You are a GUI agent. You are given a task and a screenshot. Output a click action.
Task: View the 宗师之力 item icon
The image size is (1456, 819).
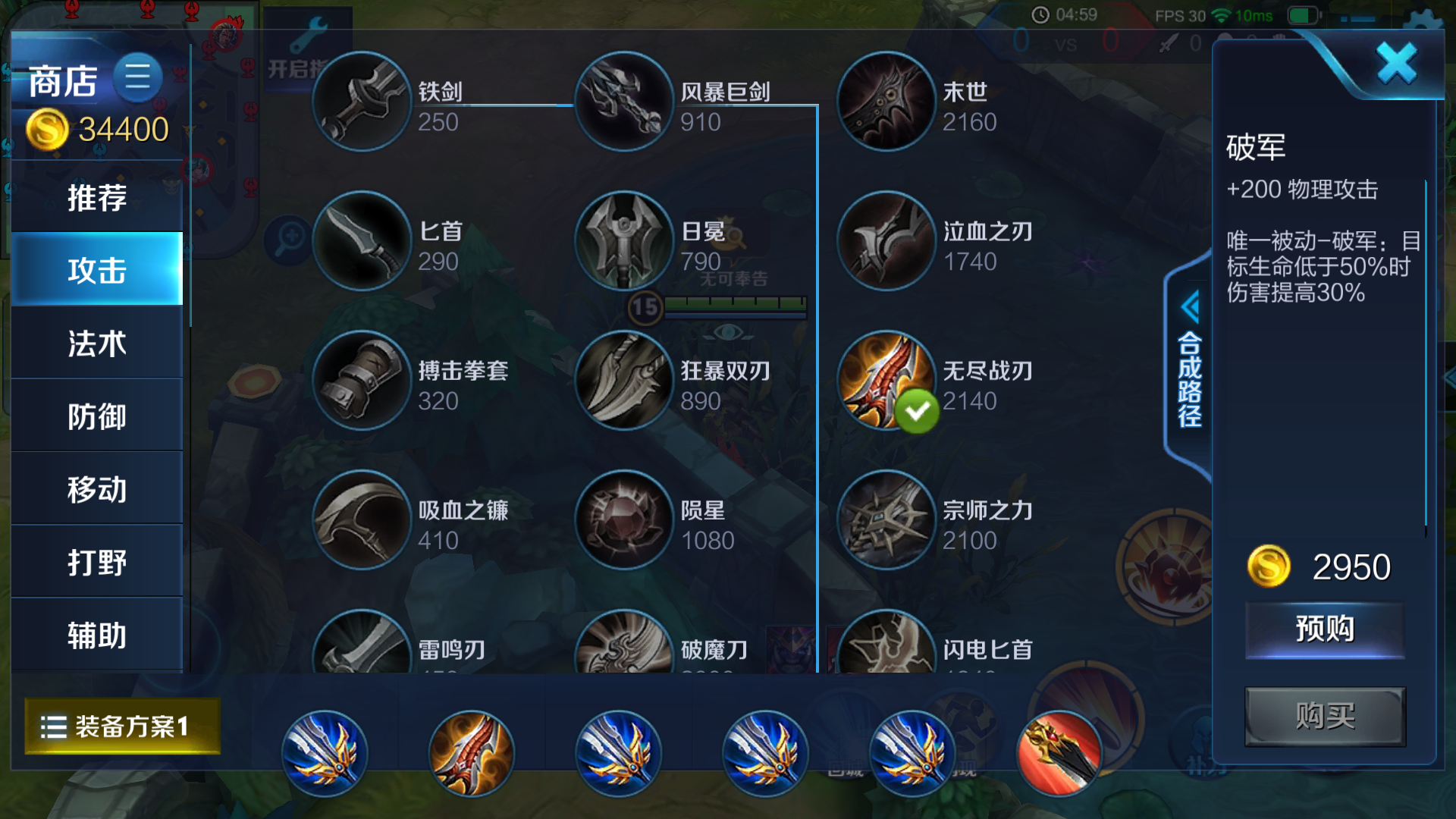point(886,521)
